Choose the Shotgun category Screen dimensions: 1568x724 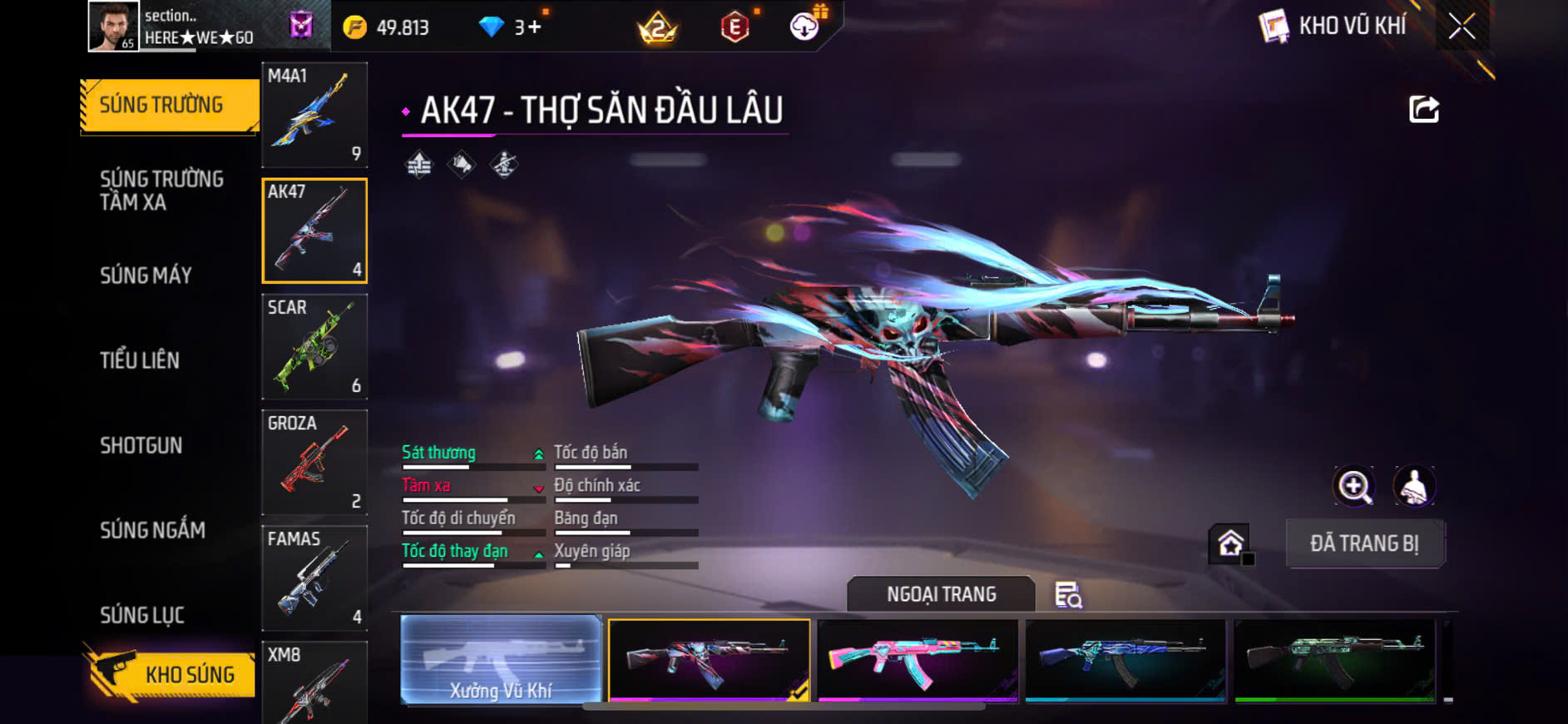coord(141,445)
